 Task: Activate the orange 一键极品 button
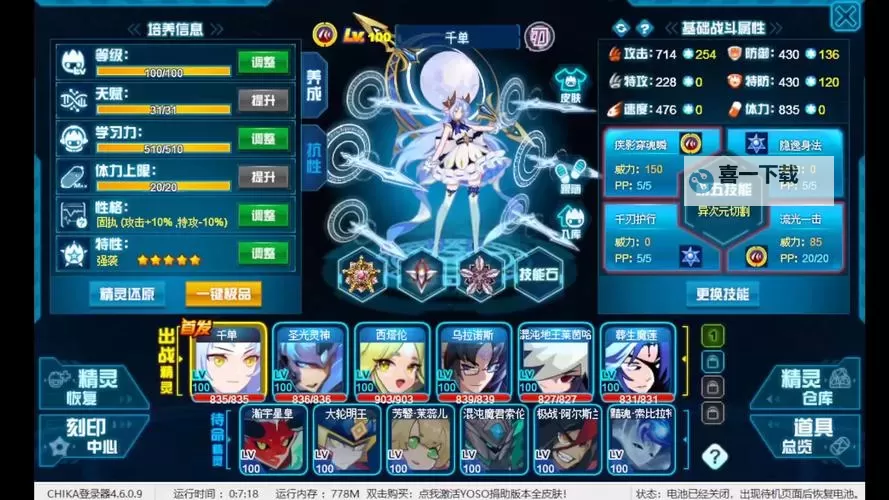[223, 294]
